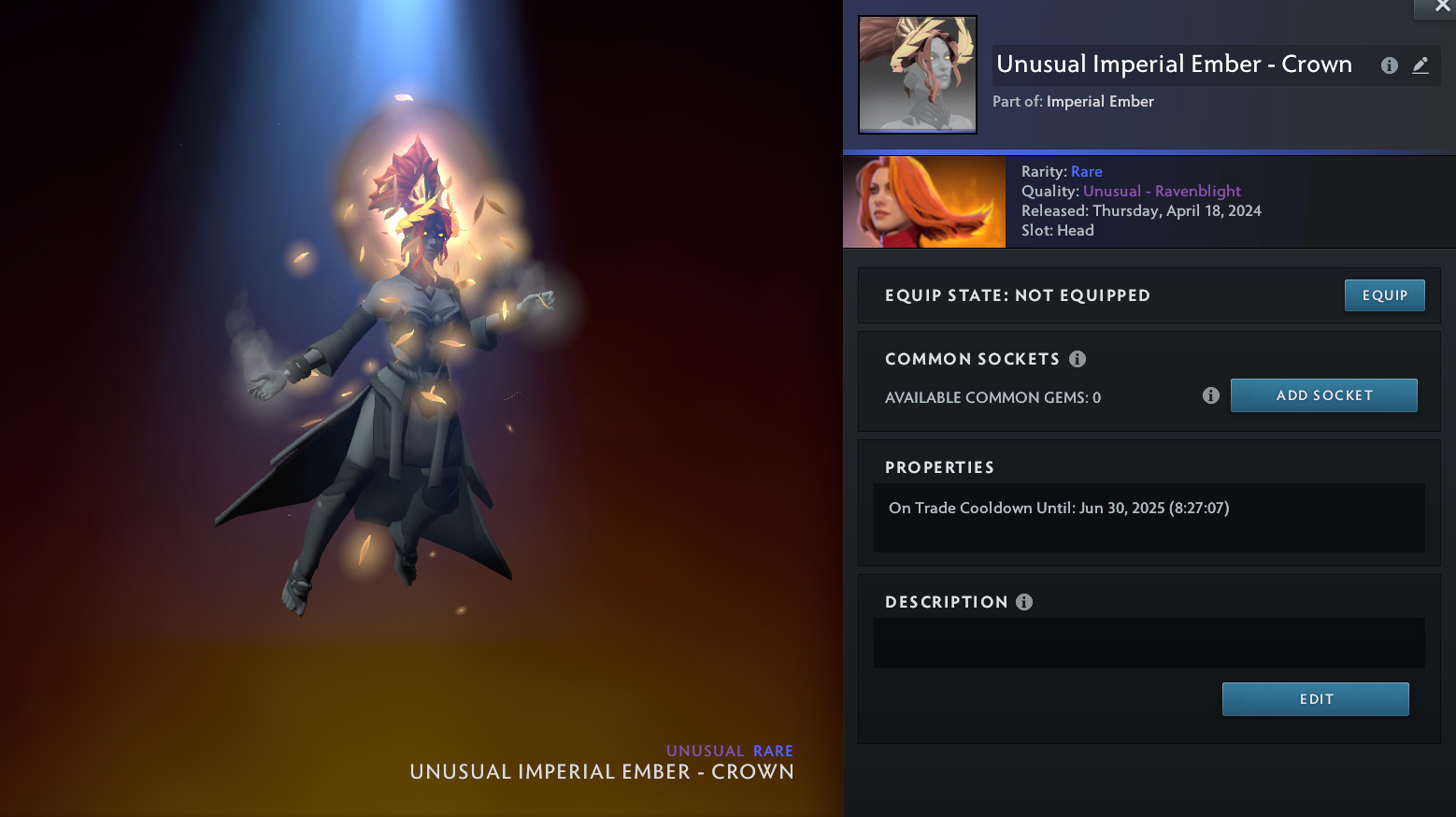Open info icon next to Available Common Gems

tap(1211, 395)
